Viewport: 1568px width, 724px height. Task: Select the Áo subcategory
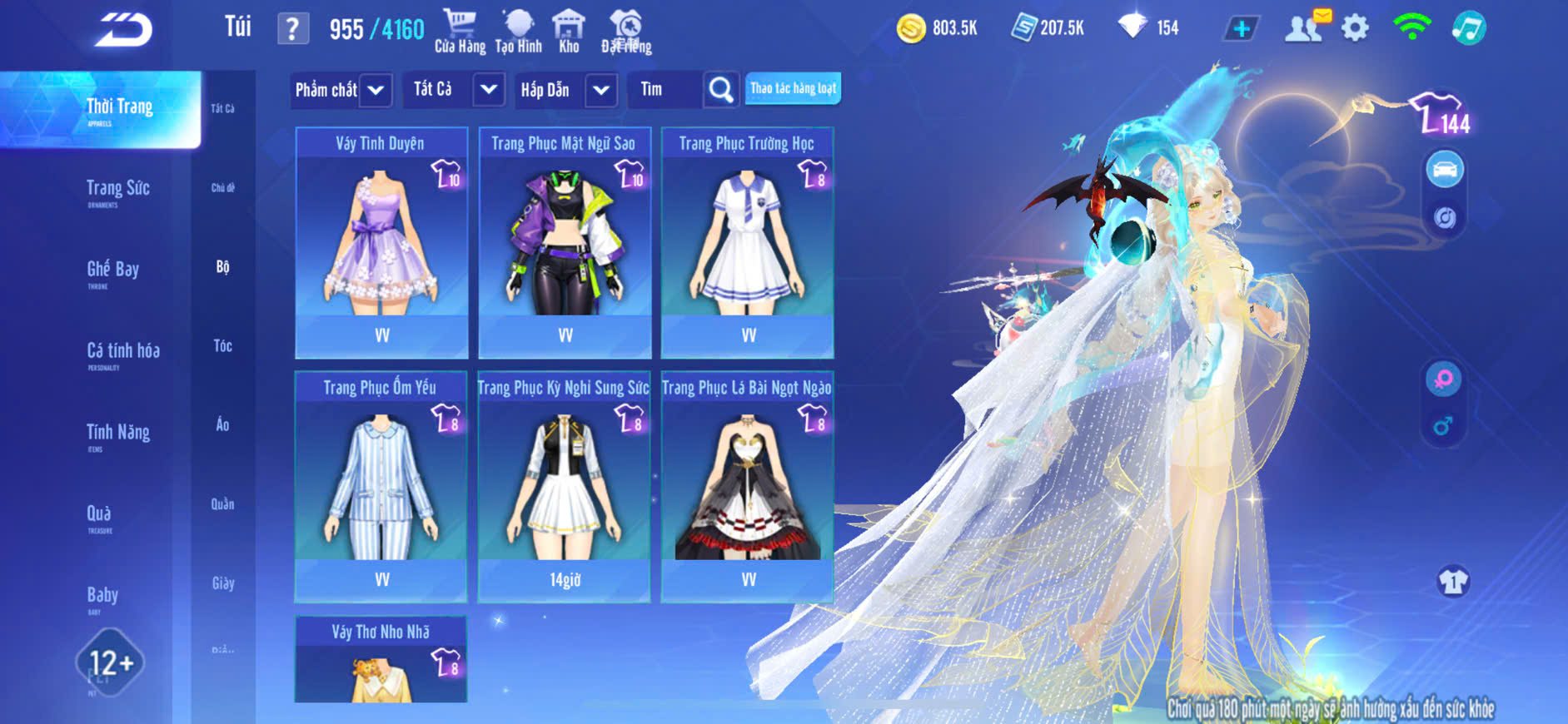222,424
